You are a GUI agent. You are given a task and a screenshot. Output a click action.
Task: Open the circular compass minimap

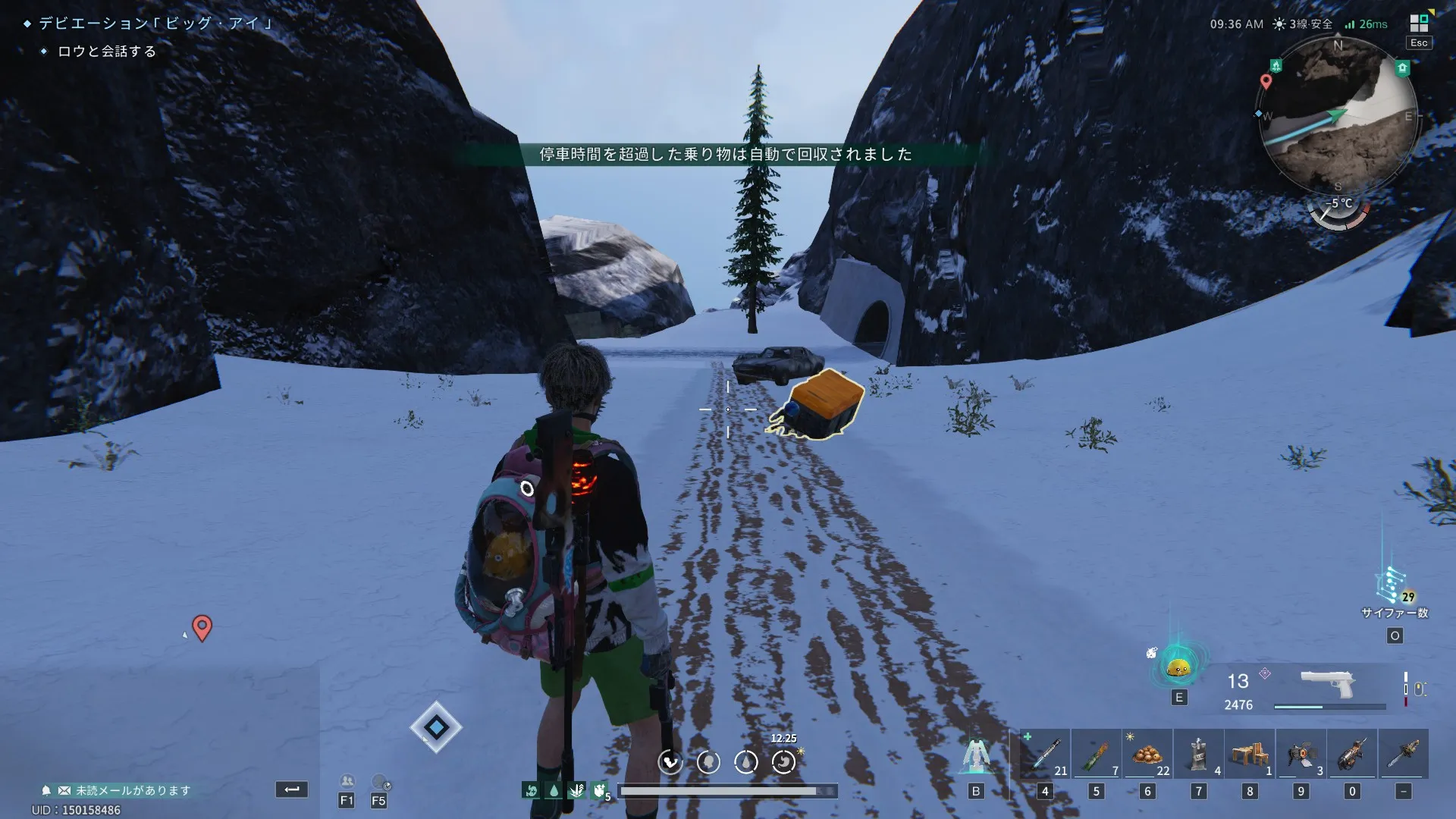1338,115
